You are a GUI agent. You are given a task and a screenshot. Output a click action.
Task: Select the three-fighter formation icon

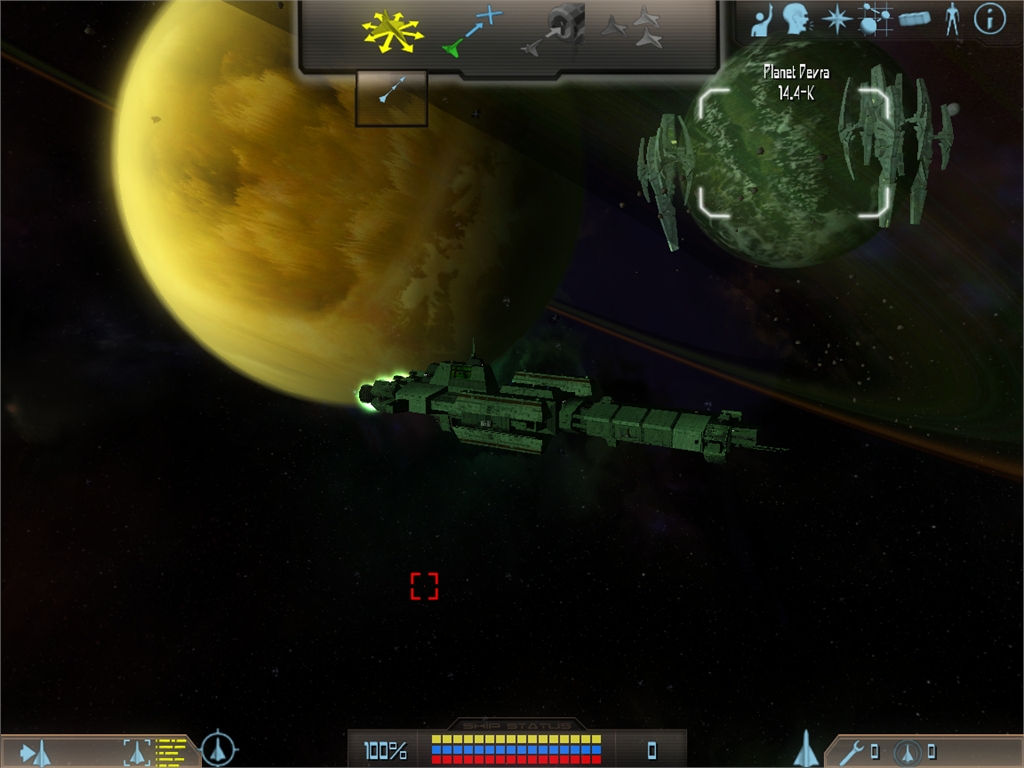(634, 28)
